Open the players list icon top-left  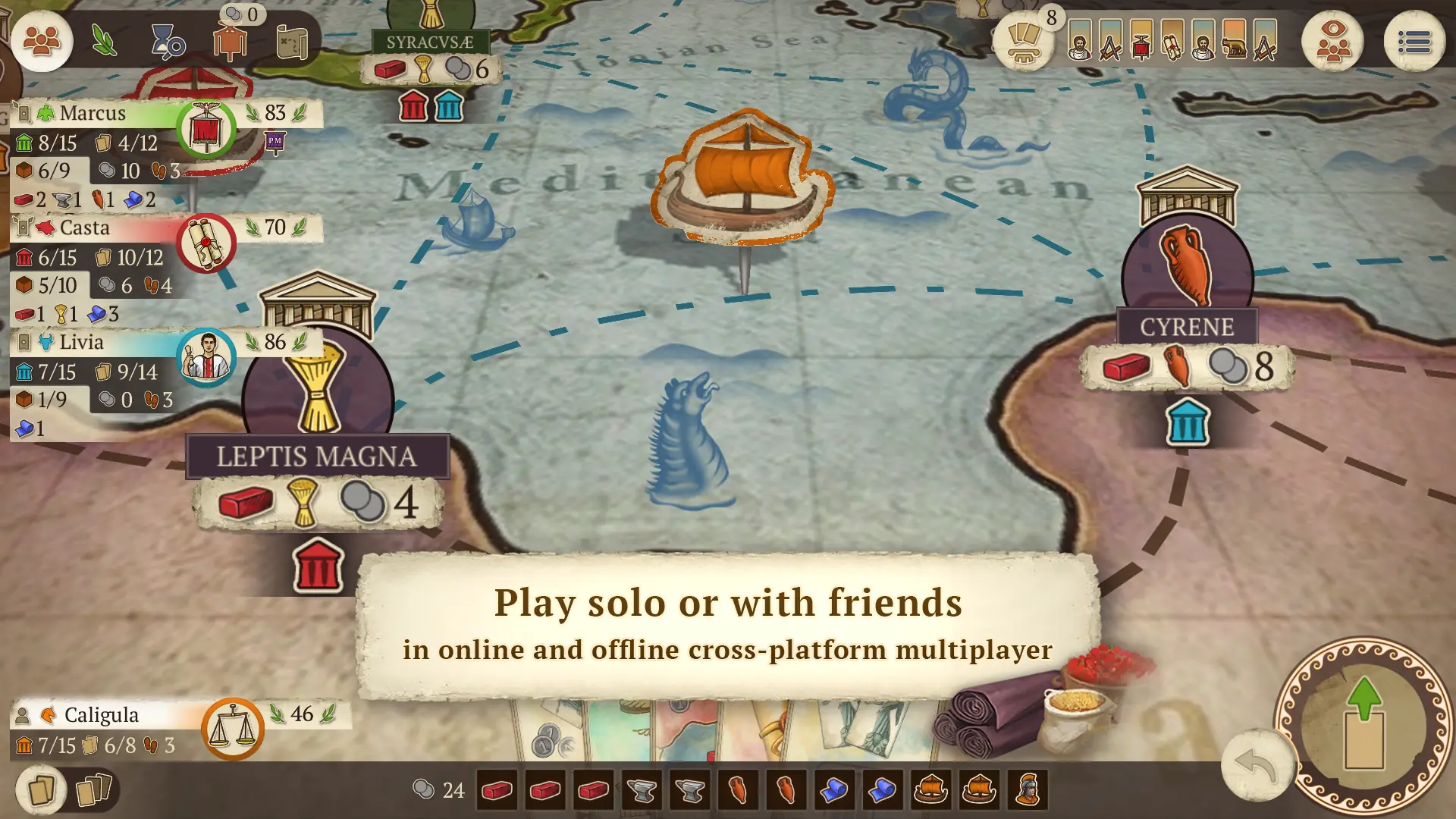tap(42, 42)
